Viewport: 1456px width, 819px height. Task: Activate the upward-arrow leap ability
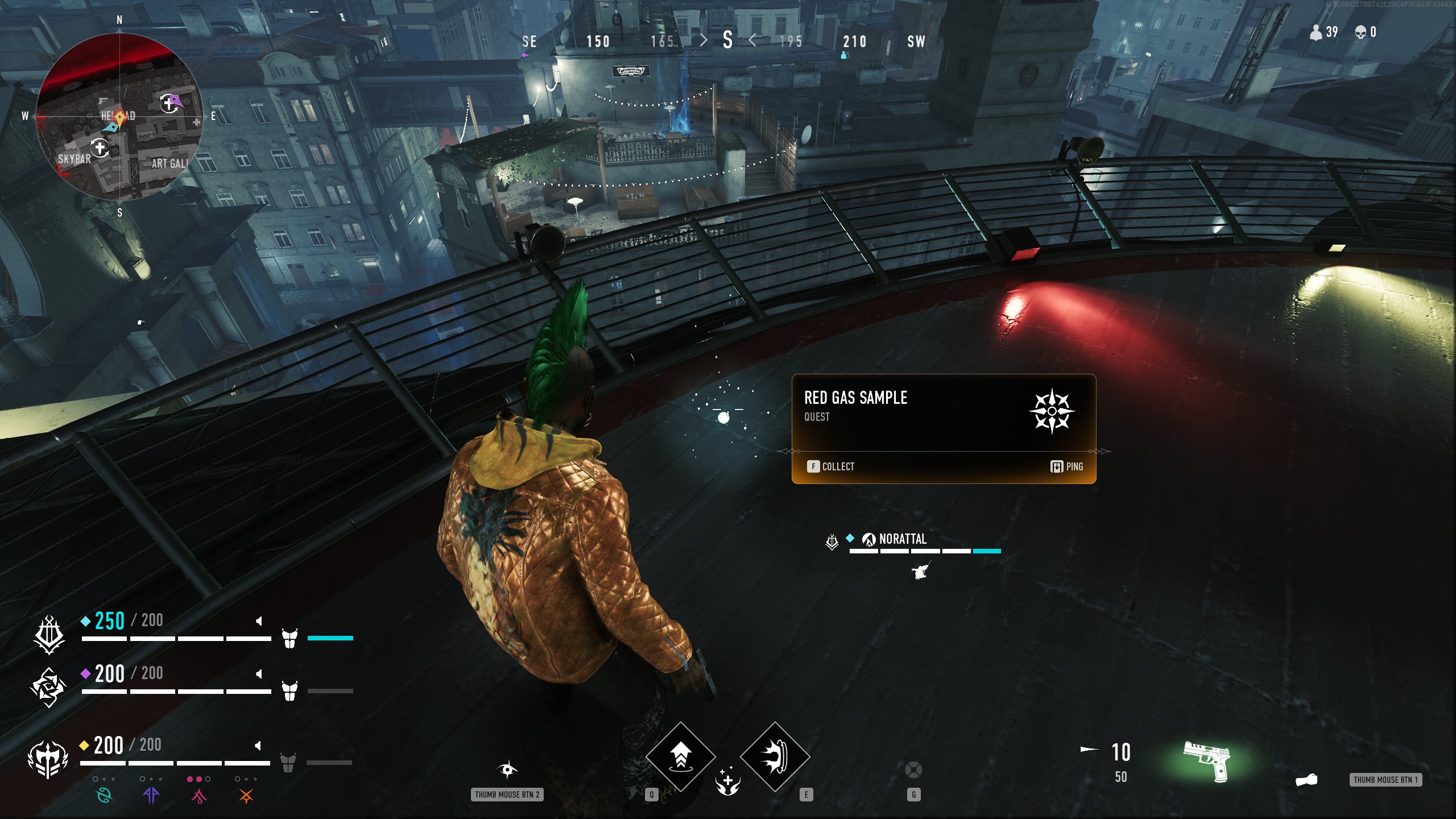click(x=680, y=756)
